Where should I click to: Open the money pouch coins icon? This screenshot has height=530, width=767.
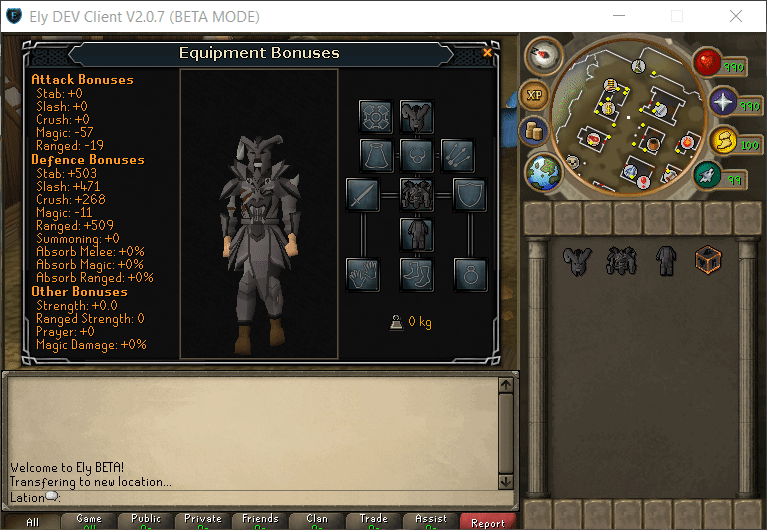tap(532, 132)
